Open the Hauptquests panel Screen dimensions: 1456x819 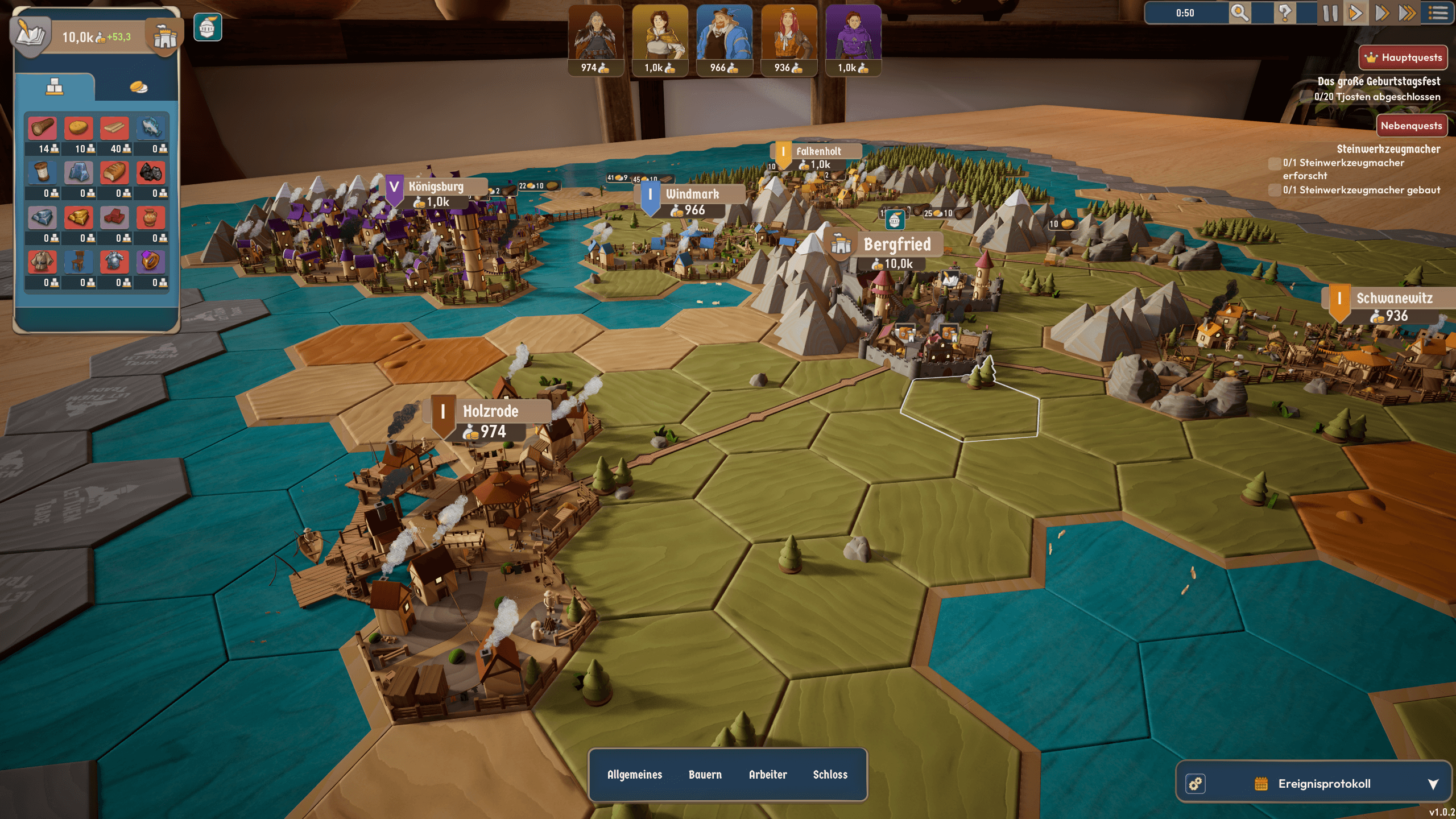(x=1403, y=57)
